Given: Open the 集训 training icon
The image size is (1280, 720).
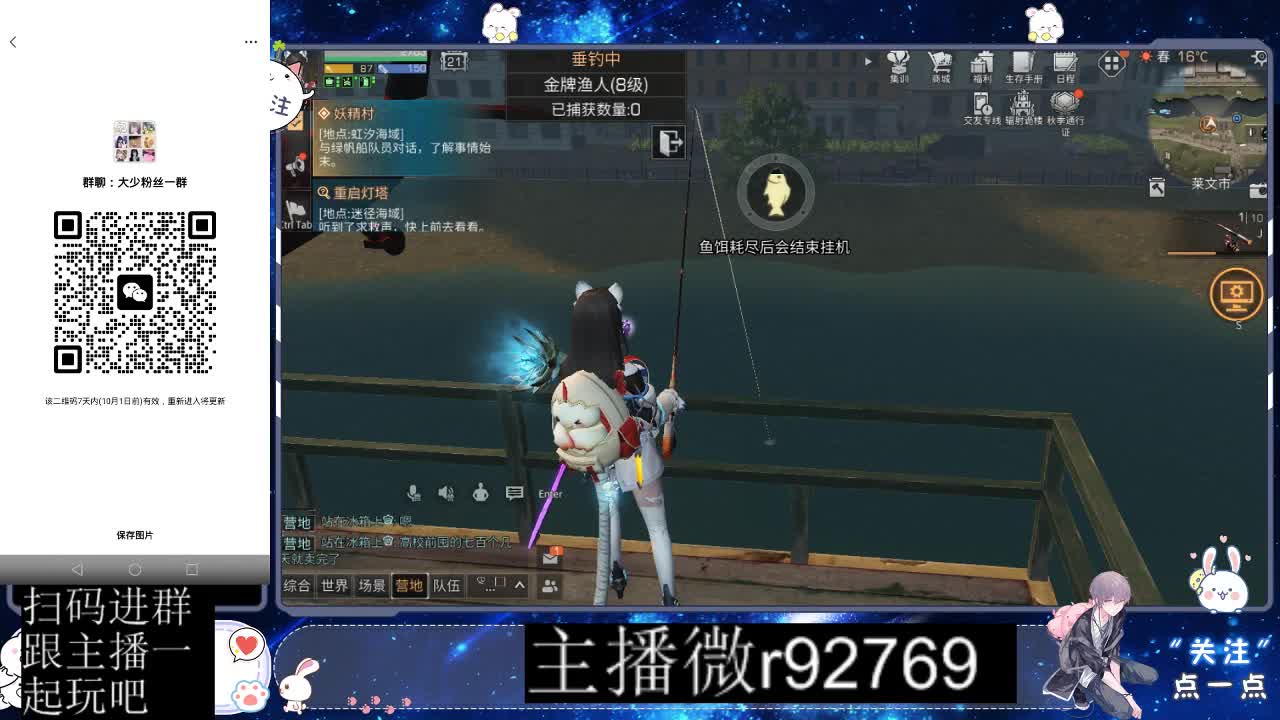Looking at the screenshot, I should coord(896,63).
